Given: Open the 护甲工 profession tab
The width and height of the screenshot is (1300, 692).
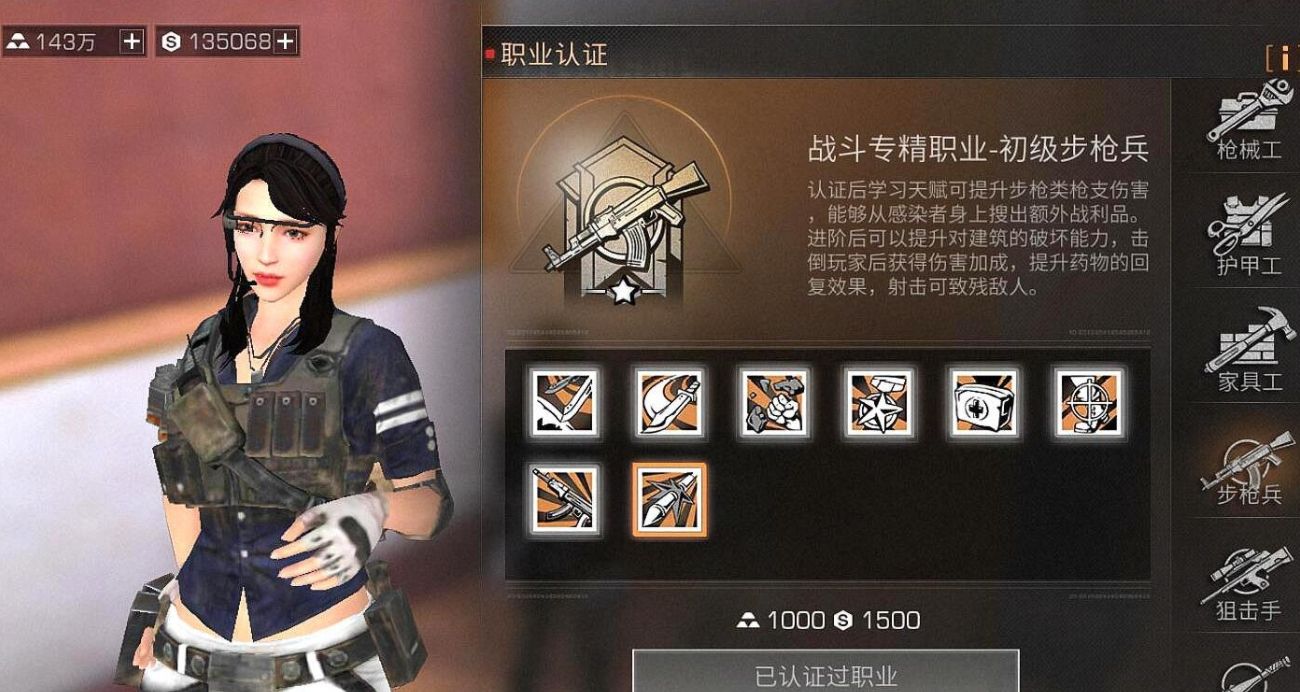Looking at the screenshot, I should pyautogui.click(x=1248, y=240).
